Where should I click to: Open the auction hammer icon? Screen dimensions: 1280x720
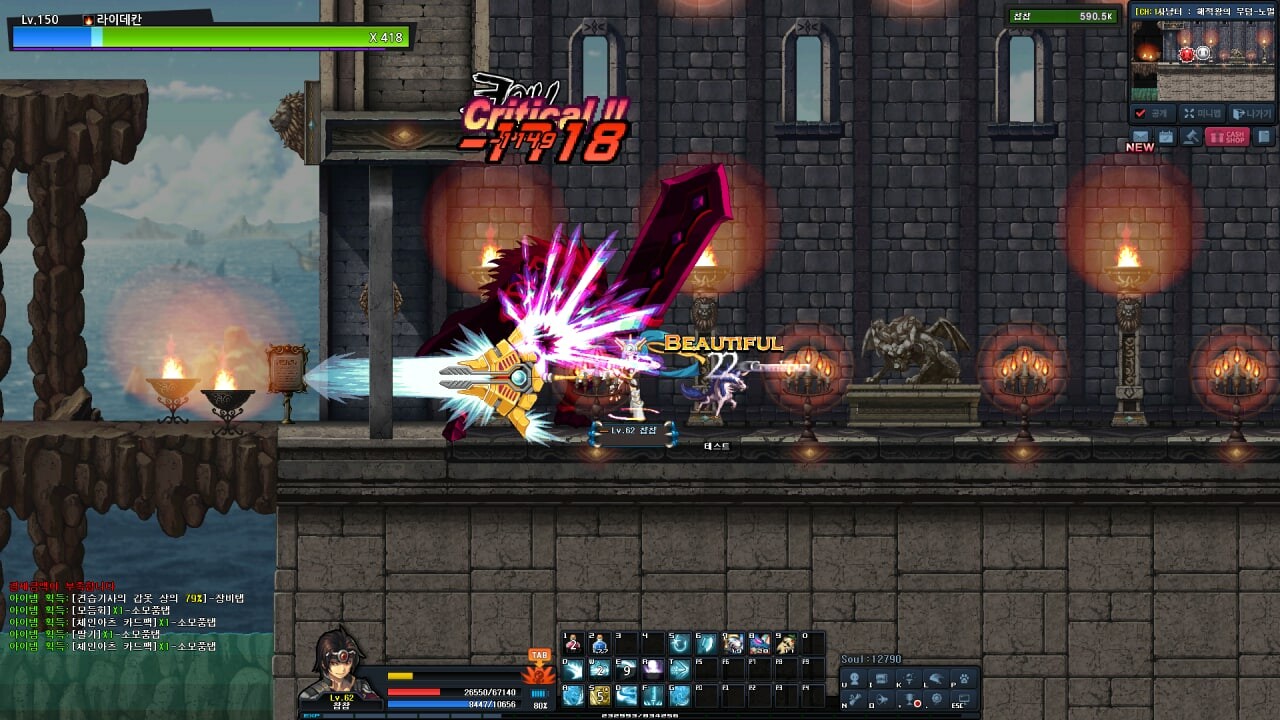(x=1191, y=136)
